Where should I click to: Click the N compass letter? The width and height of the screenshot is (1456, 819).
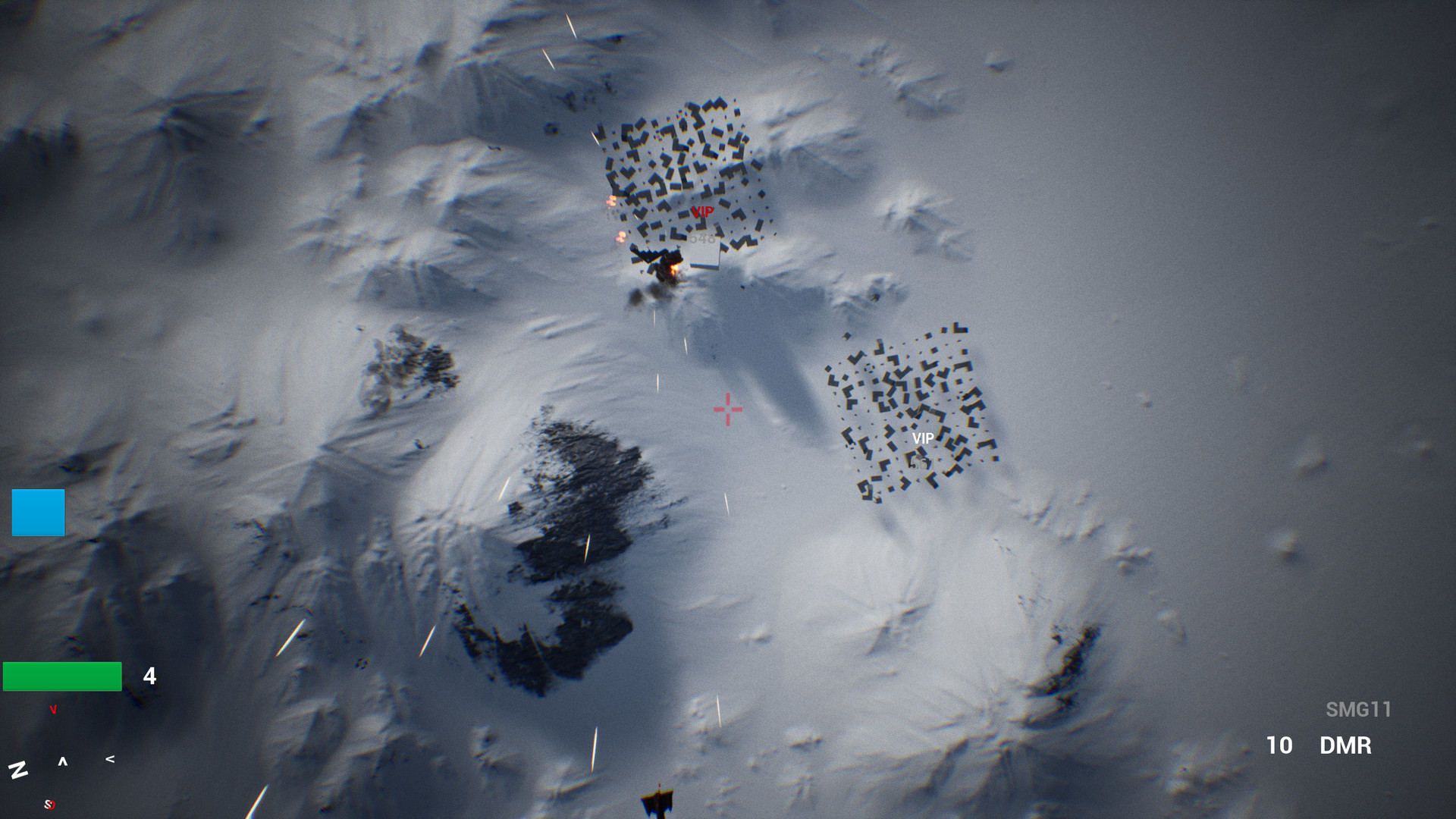19,771
